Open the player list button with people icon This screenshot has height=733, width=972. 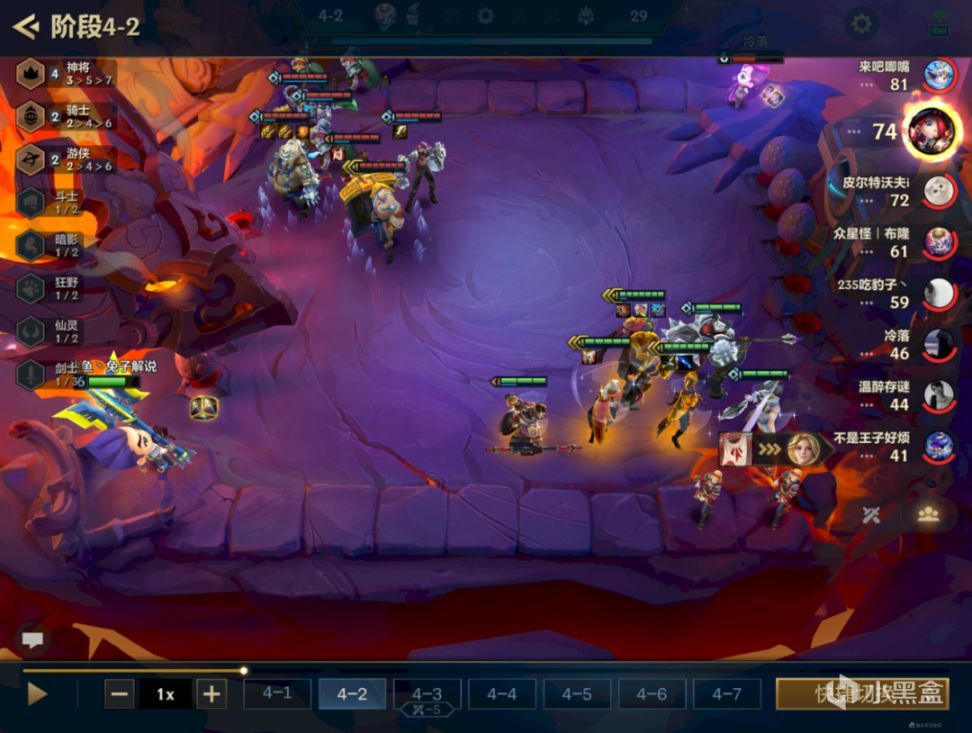click(928, 514)
